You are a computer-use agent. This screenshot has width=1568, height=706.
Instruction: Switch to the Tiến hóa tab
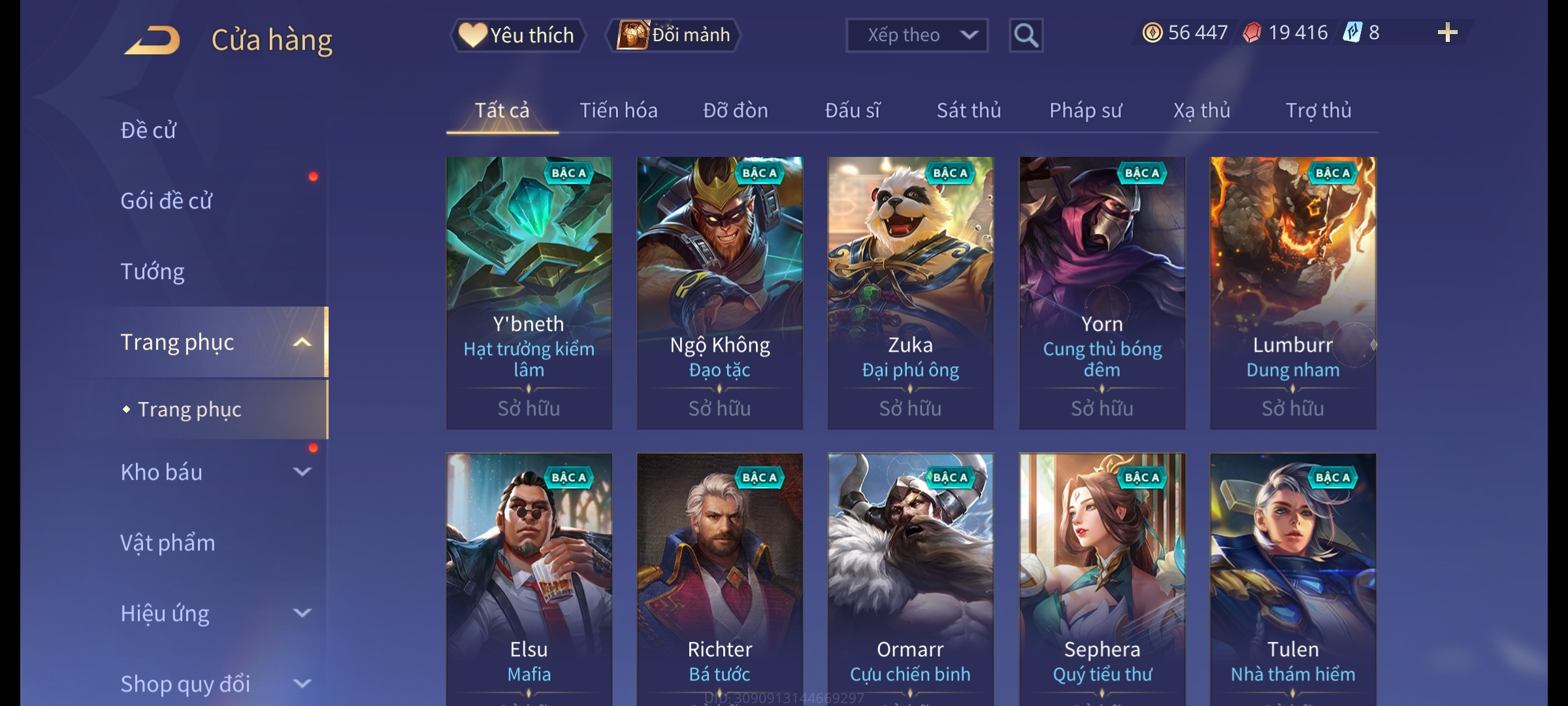pos(618,110)
